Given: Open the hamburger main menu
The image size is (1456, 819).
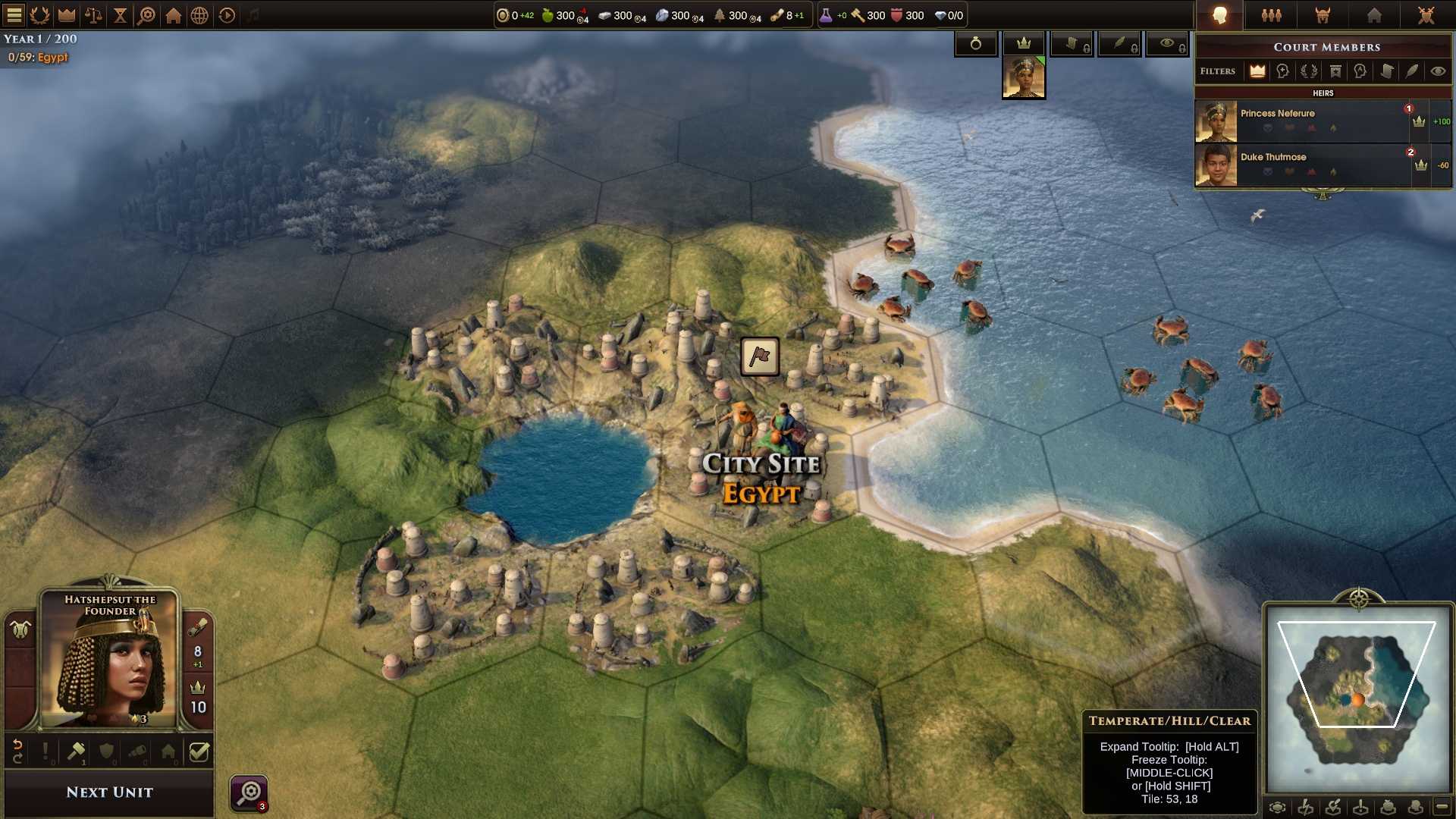Looking at the screenshot, I should (14, 15).
